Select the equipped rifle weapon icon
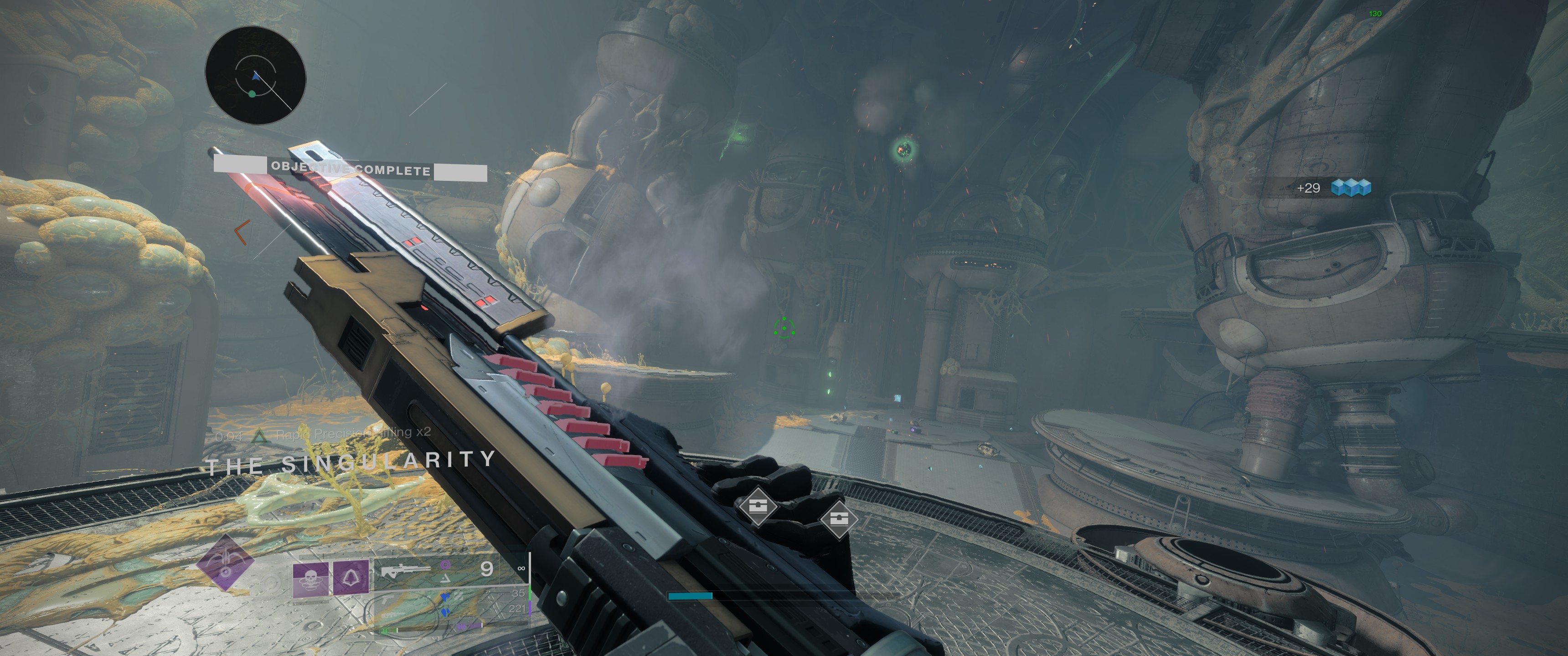 click(x=405, y=570)
